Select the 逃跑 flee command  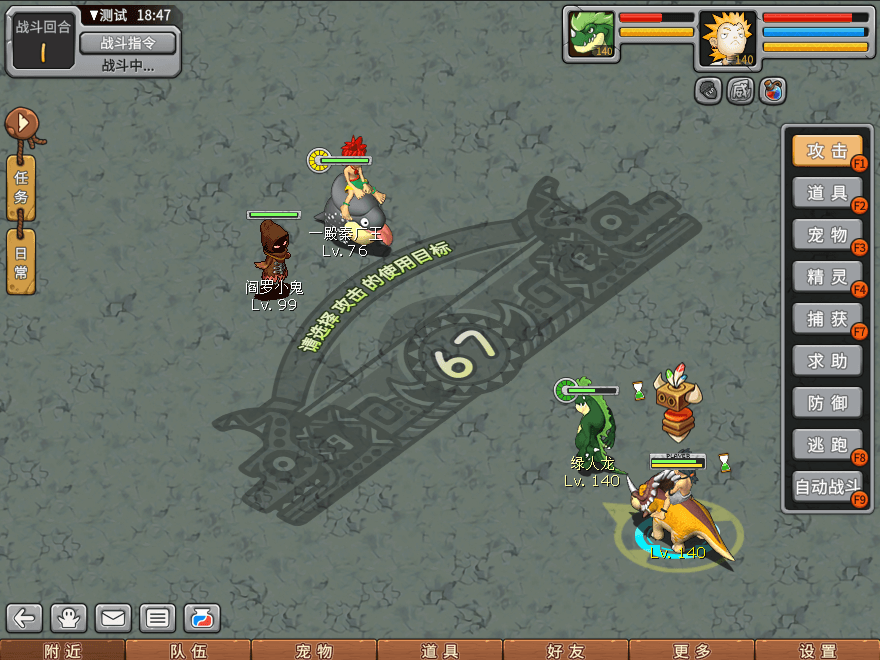click(x=827, y=445)
